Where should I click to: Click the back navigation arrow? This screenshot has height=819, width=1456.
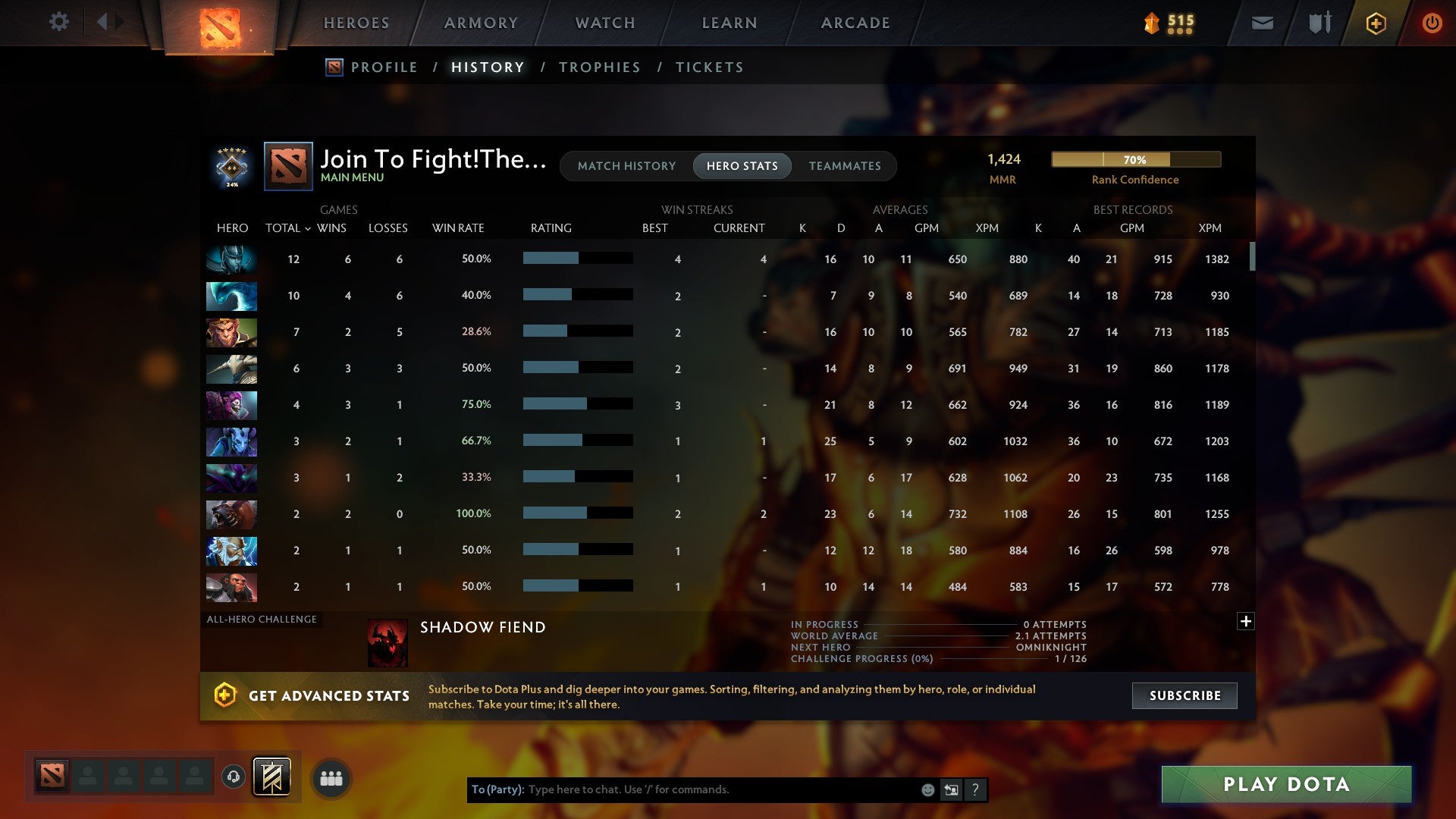[x=103, y=21]
